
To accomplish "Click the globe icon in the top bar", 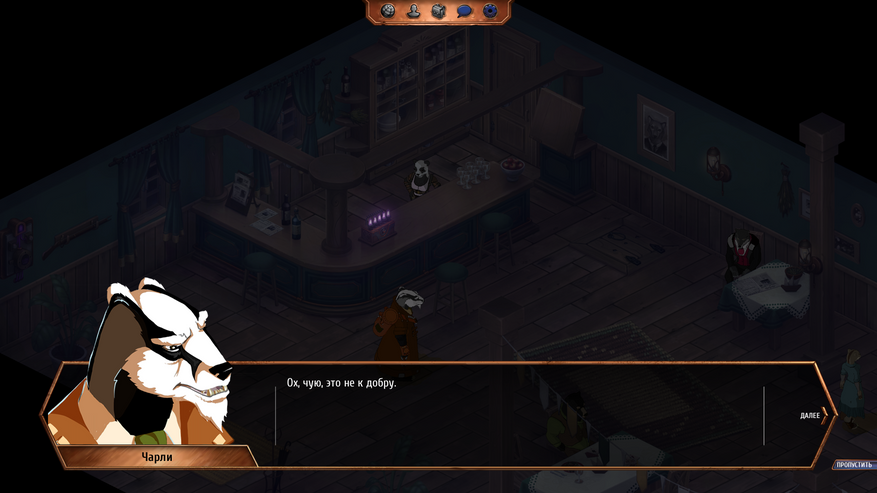I will pyautogui.click(x=388, y=11).
